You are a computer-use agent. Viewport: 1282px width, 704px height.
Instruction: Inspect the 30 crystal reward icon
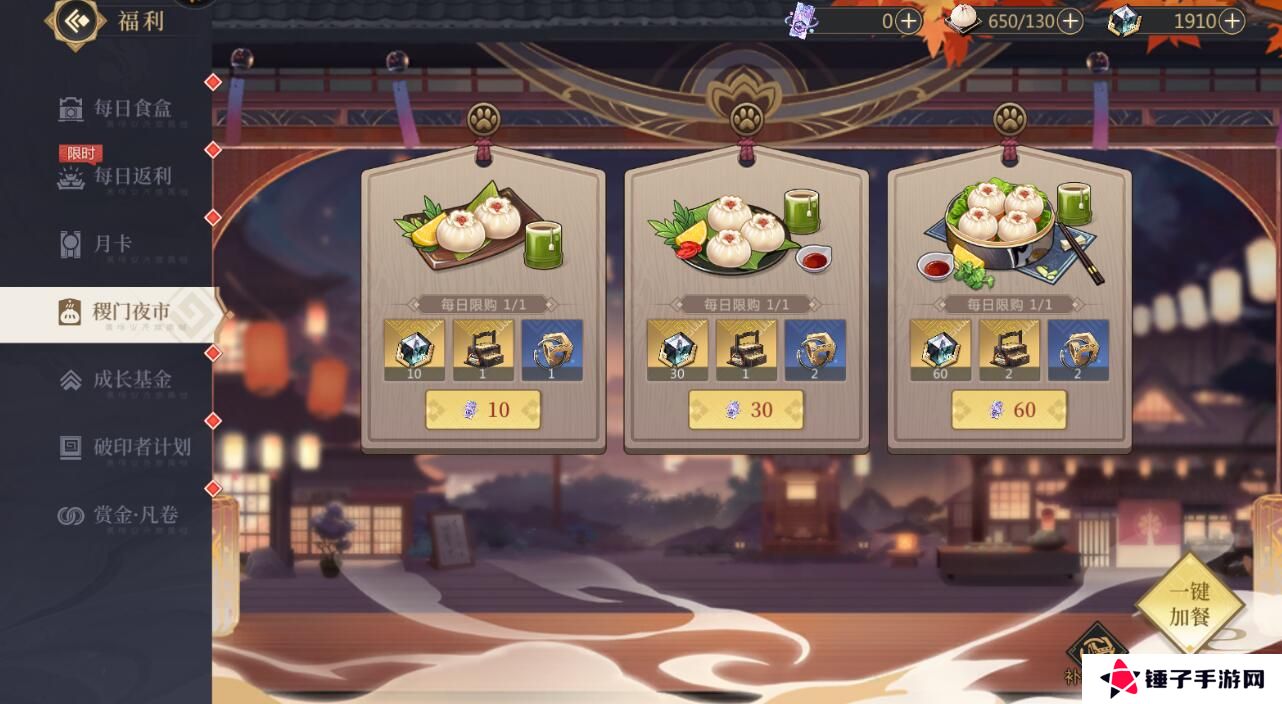(x=677, y=349)
